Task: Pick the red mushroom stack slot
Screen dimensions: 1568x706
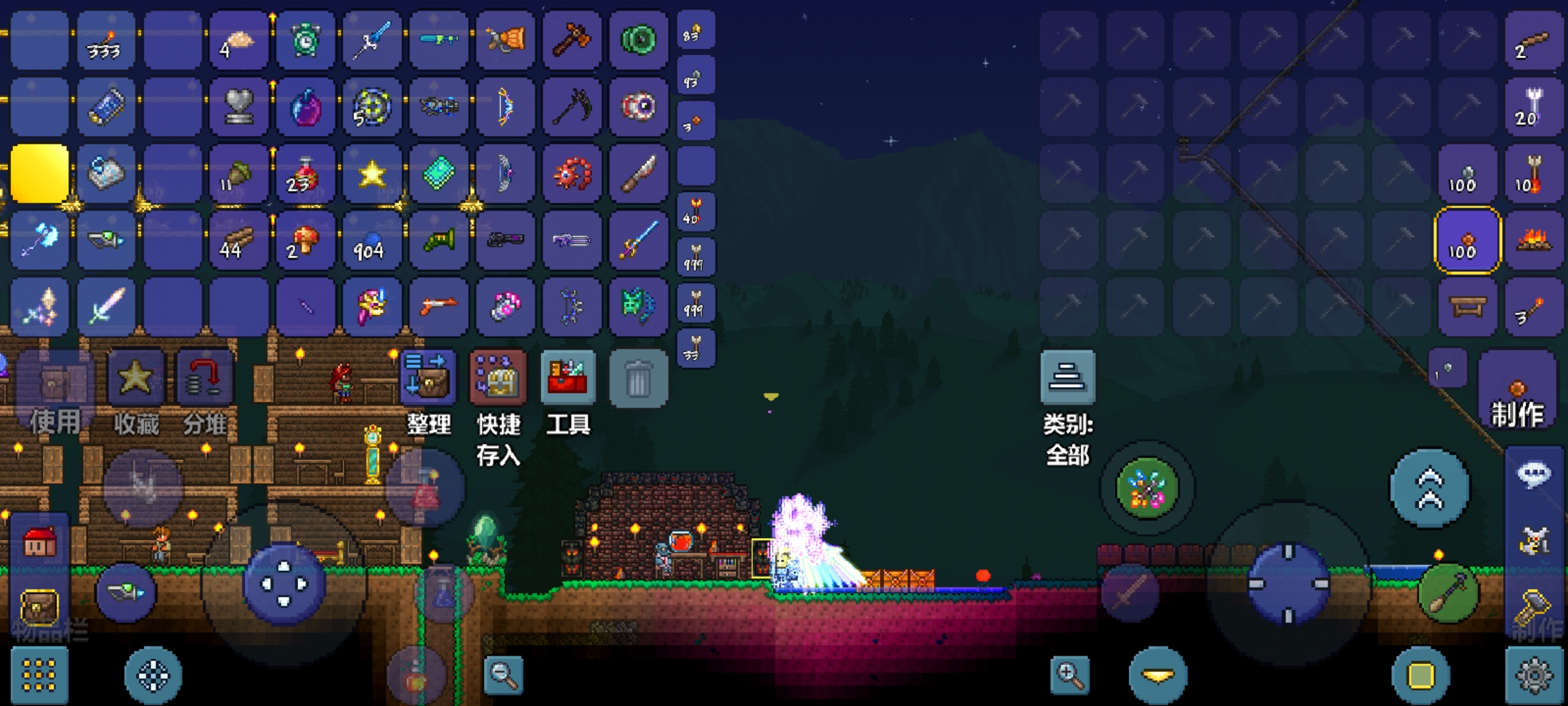Action: click(305, 240)
